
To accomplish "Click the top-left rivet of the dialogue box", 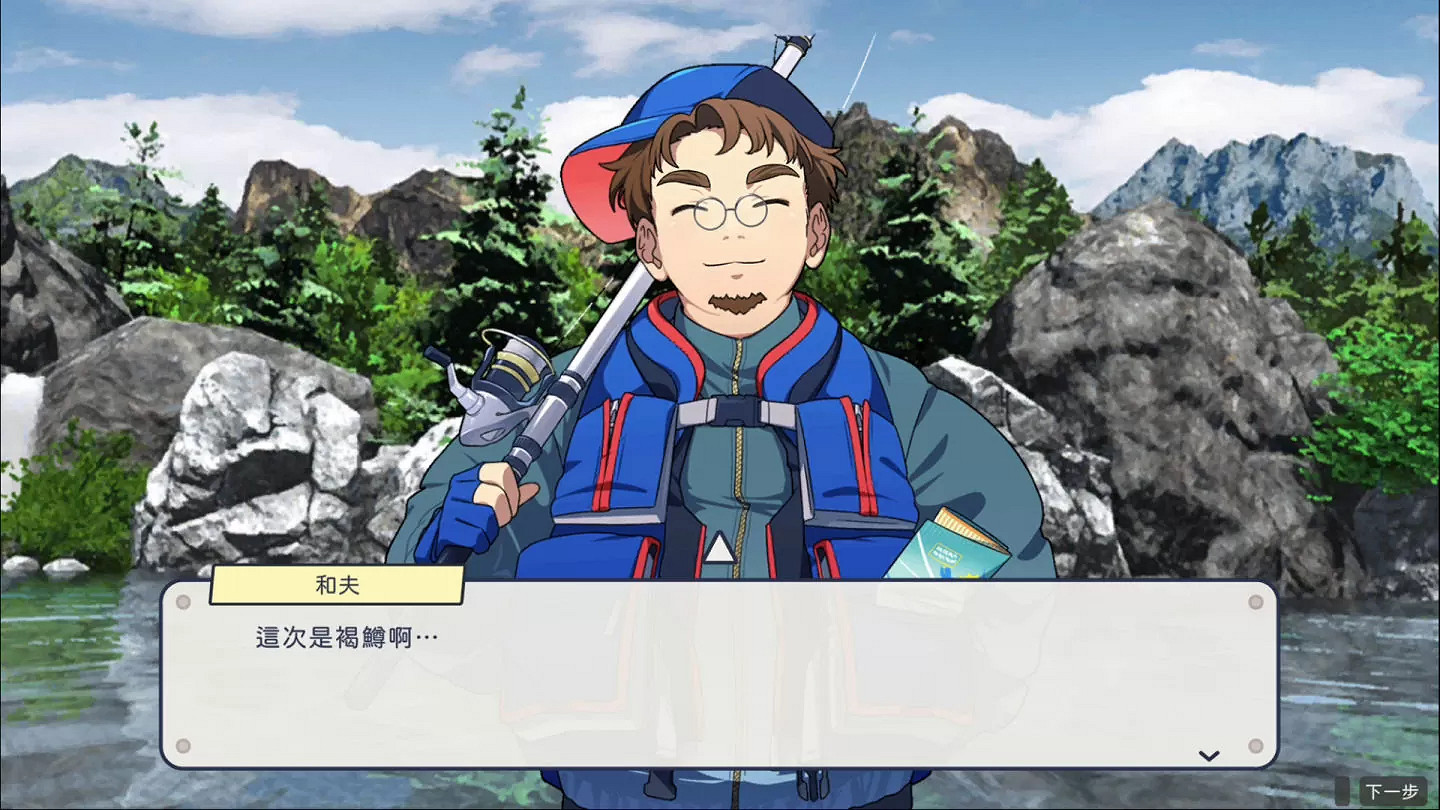I will pyautogui.click(x=184, y=601).
